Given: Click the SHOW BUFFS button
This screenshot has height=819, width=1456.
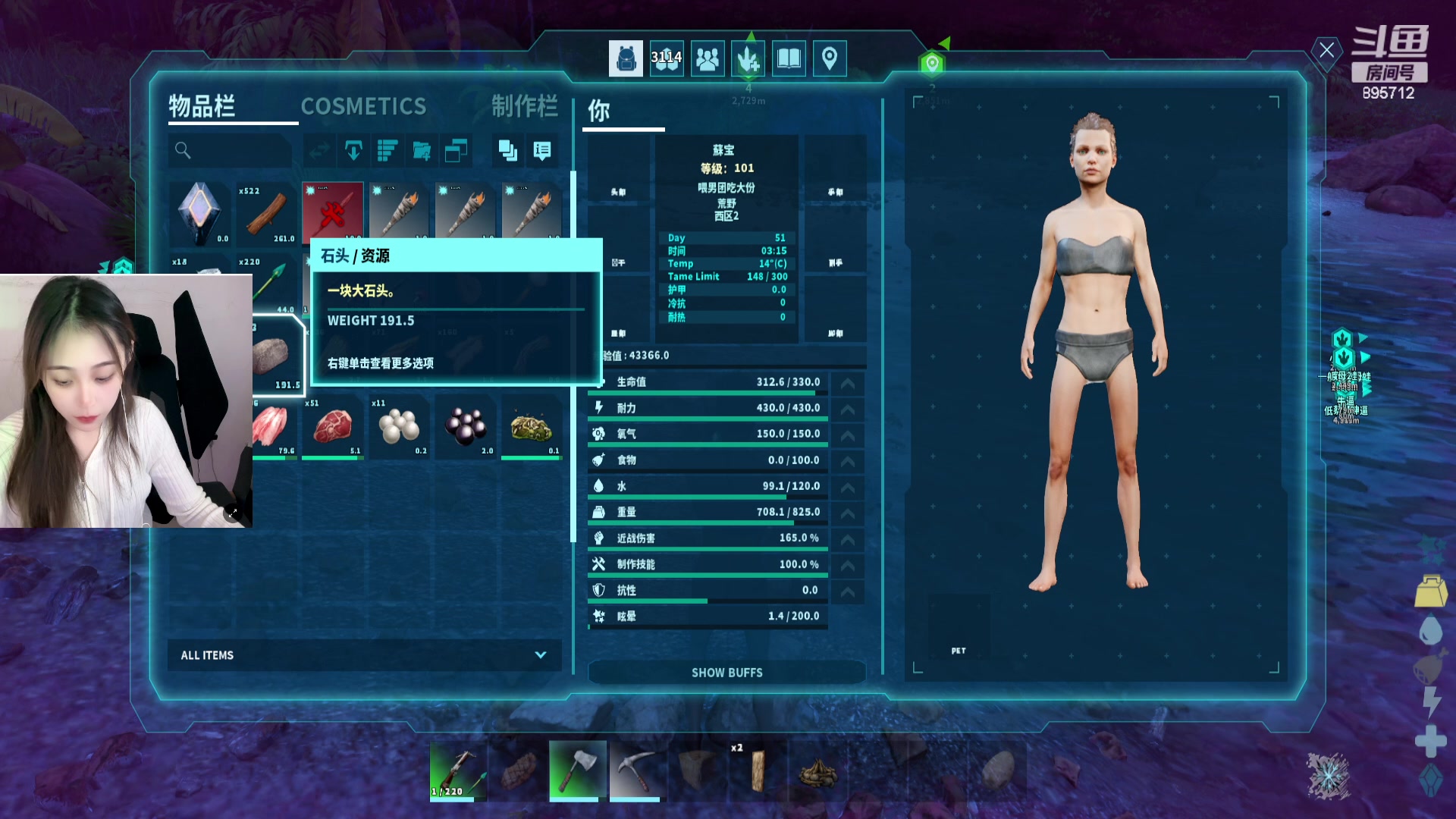Looking at the screenshot, I should [726, 673].
